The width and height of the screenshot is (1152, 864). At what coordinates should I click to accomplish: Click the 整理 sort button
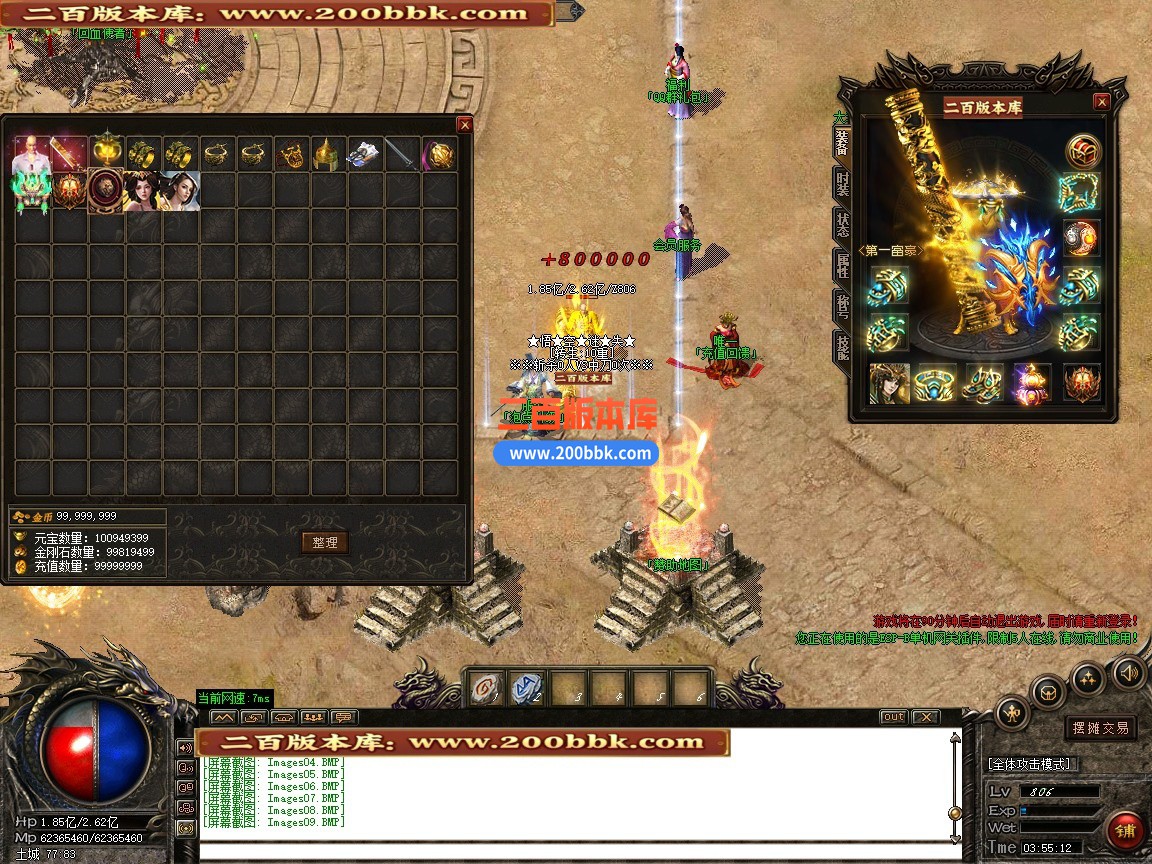(x=325, y=542)
